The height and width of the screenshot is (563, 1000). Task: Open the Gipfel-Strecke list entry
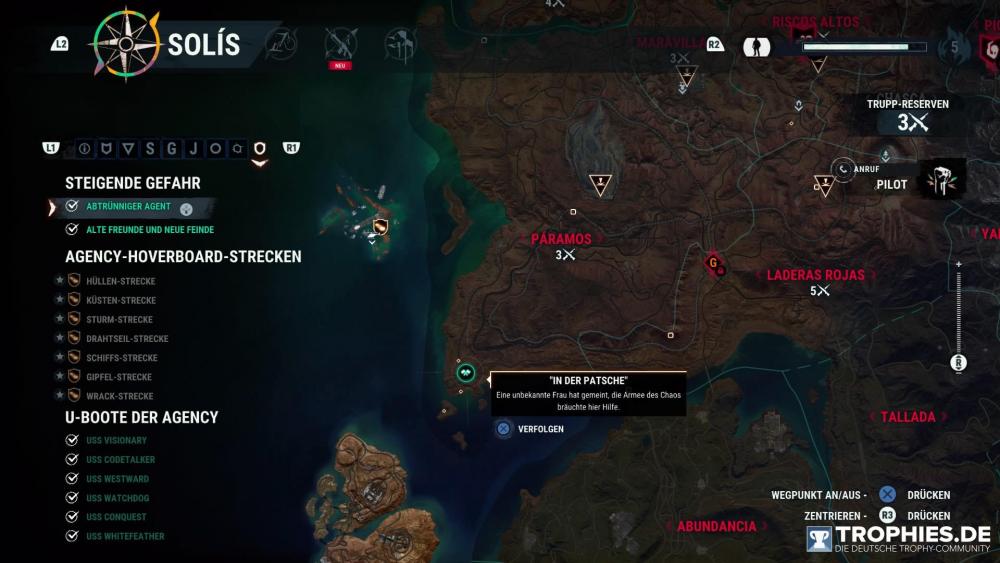point(119,377)
